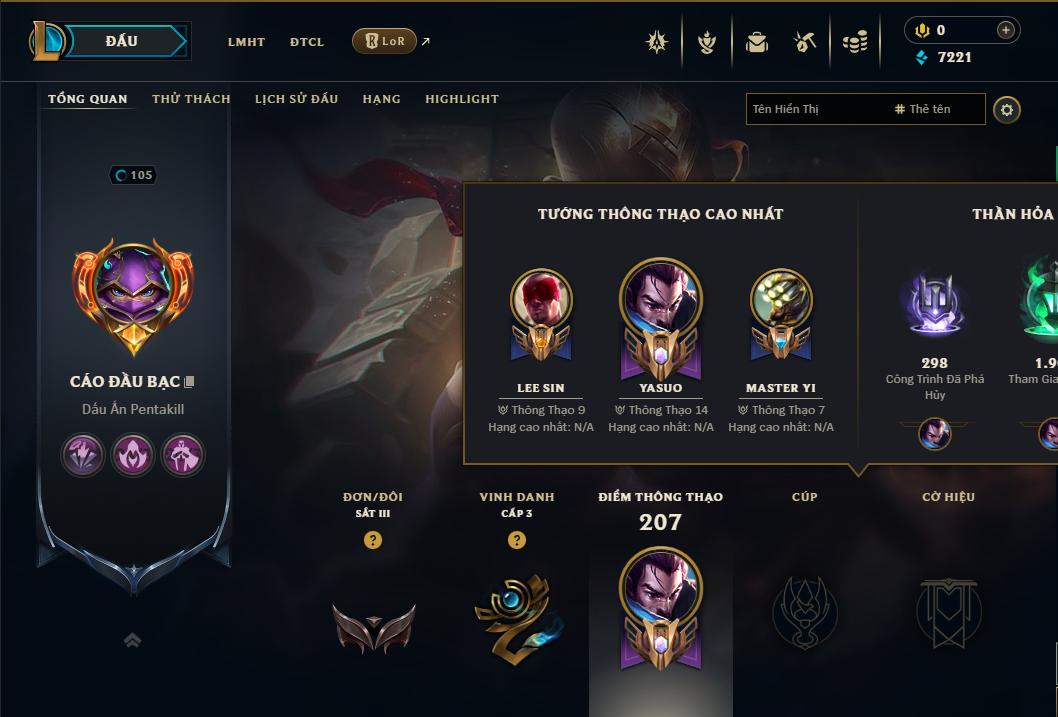Add currency with the plus button

coord(1005,30)
